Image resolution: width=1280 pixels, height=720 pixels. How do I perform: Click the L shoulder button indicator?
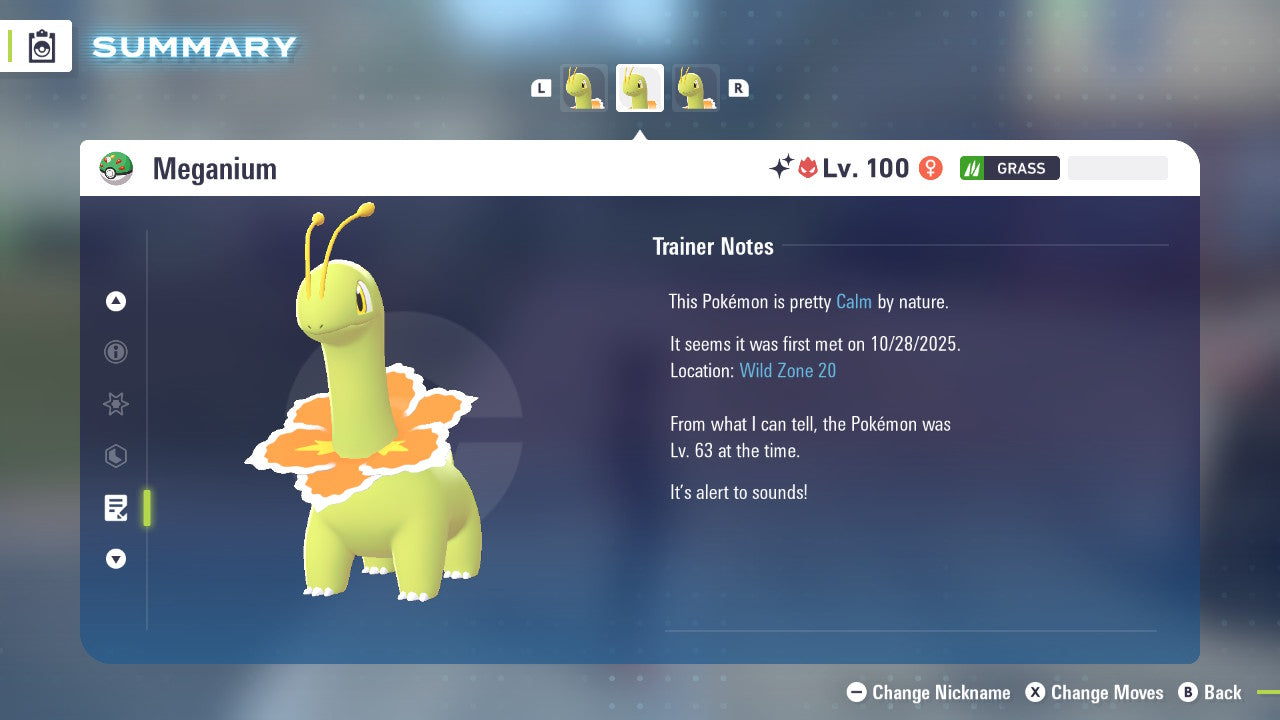[x=540, y=87]
